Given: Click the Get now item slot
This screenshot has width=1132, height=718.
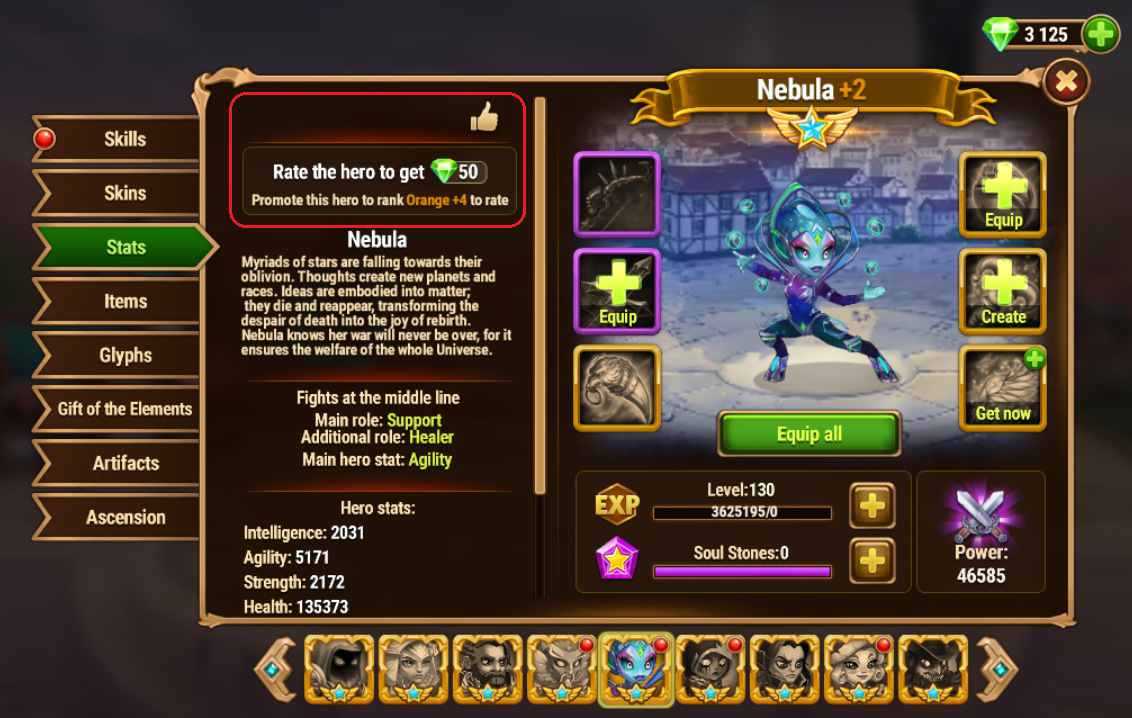Looking at the screenshot, I should pyautogui.click(x=1003, y=387).
